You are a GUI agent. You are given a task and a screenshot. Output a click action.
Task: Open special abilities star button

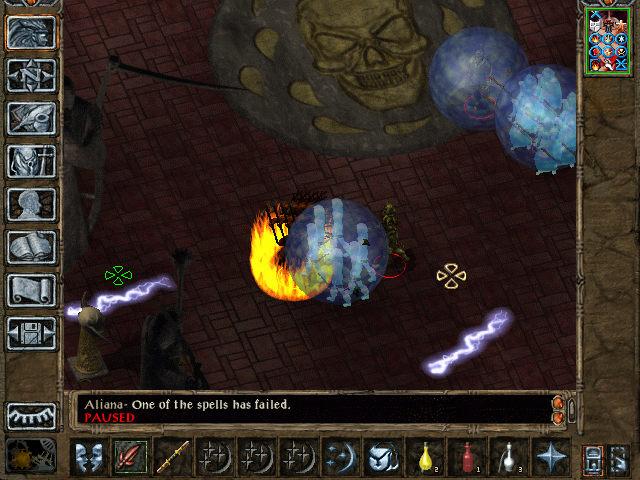click(x=550, y=457)
